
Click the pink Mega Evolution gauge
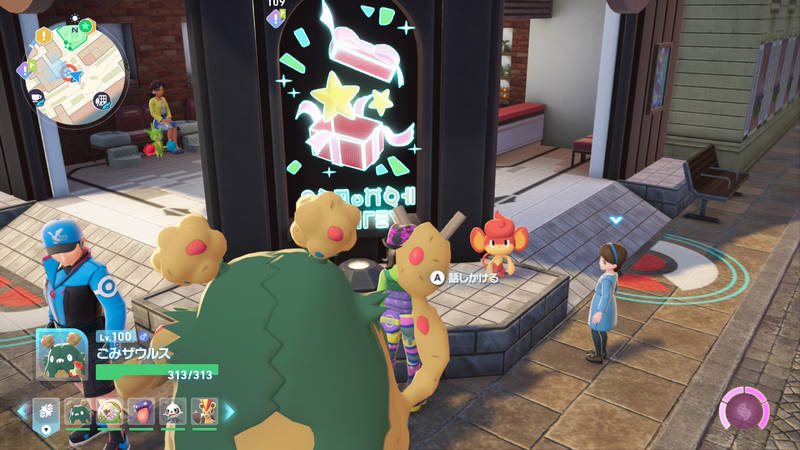coord(743,411)
